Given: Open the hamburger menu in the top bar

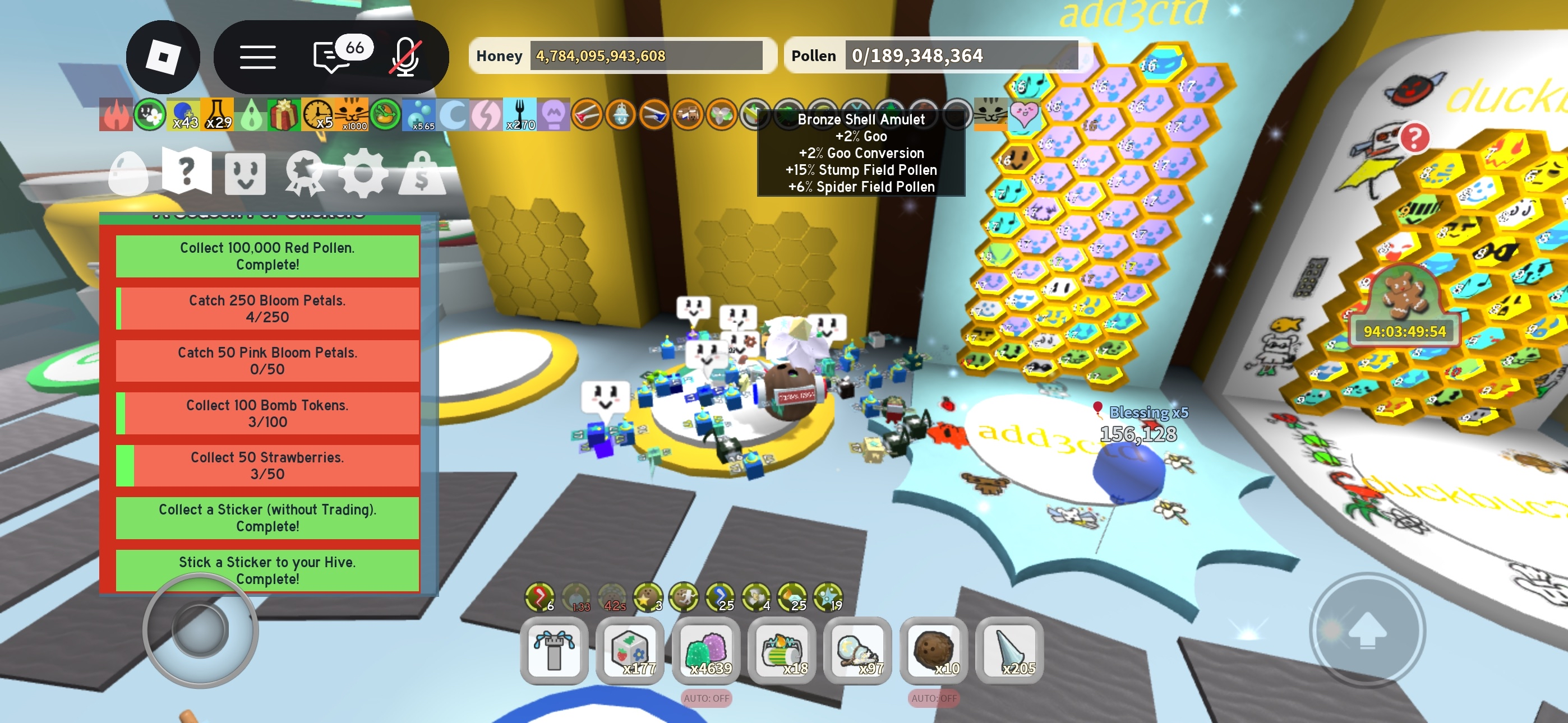Looking at the screenshot, I should click(257, 57).
